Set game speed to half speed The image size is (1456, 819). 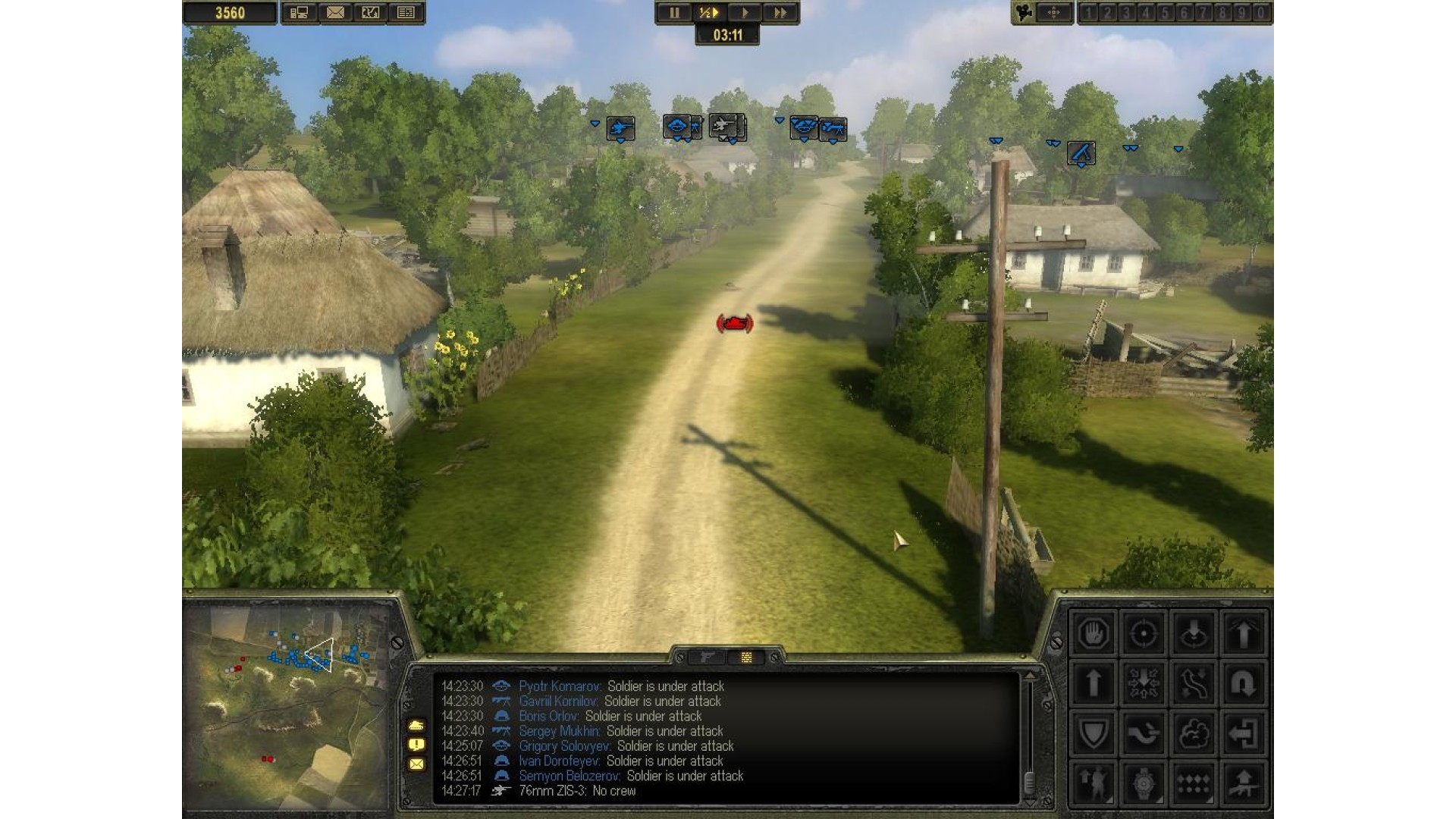pyautogui.click(x=708, y=13)
